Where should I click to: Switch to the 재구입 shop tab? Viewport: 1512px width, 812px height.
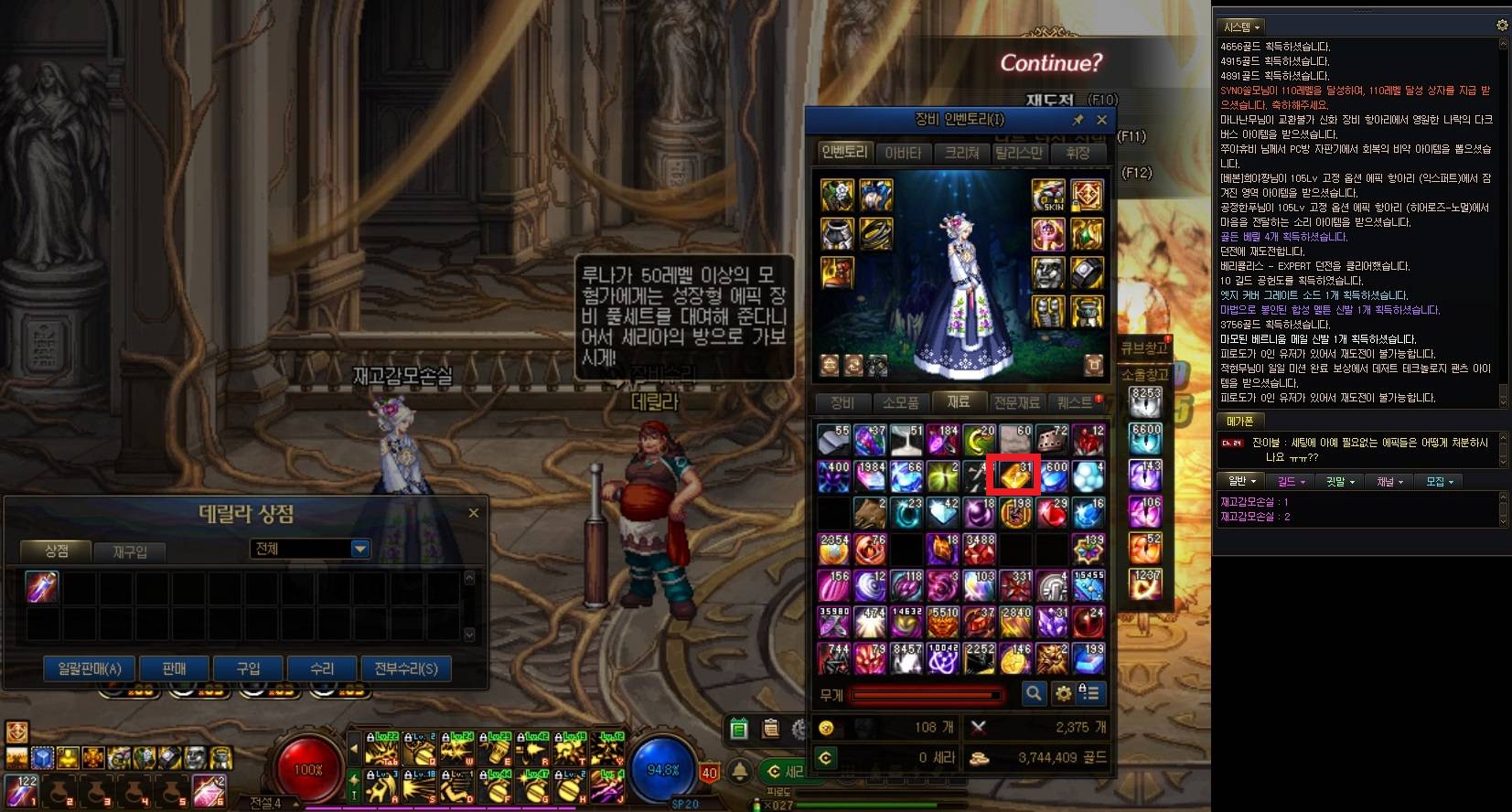tap(130, 551)
